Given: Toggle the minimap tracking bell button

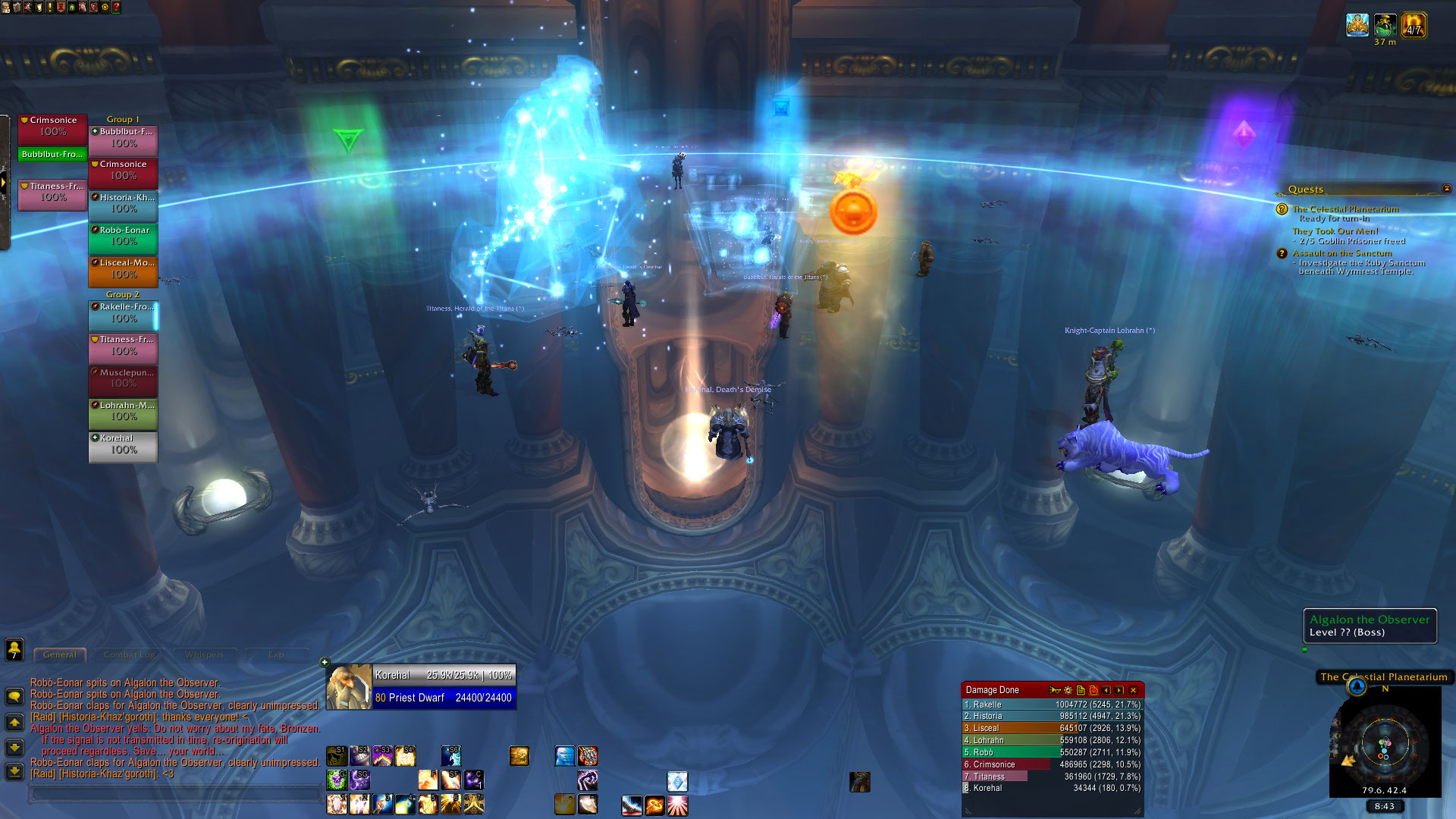Looking at the screenshot, I should (x=1357, y=687).
